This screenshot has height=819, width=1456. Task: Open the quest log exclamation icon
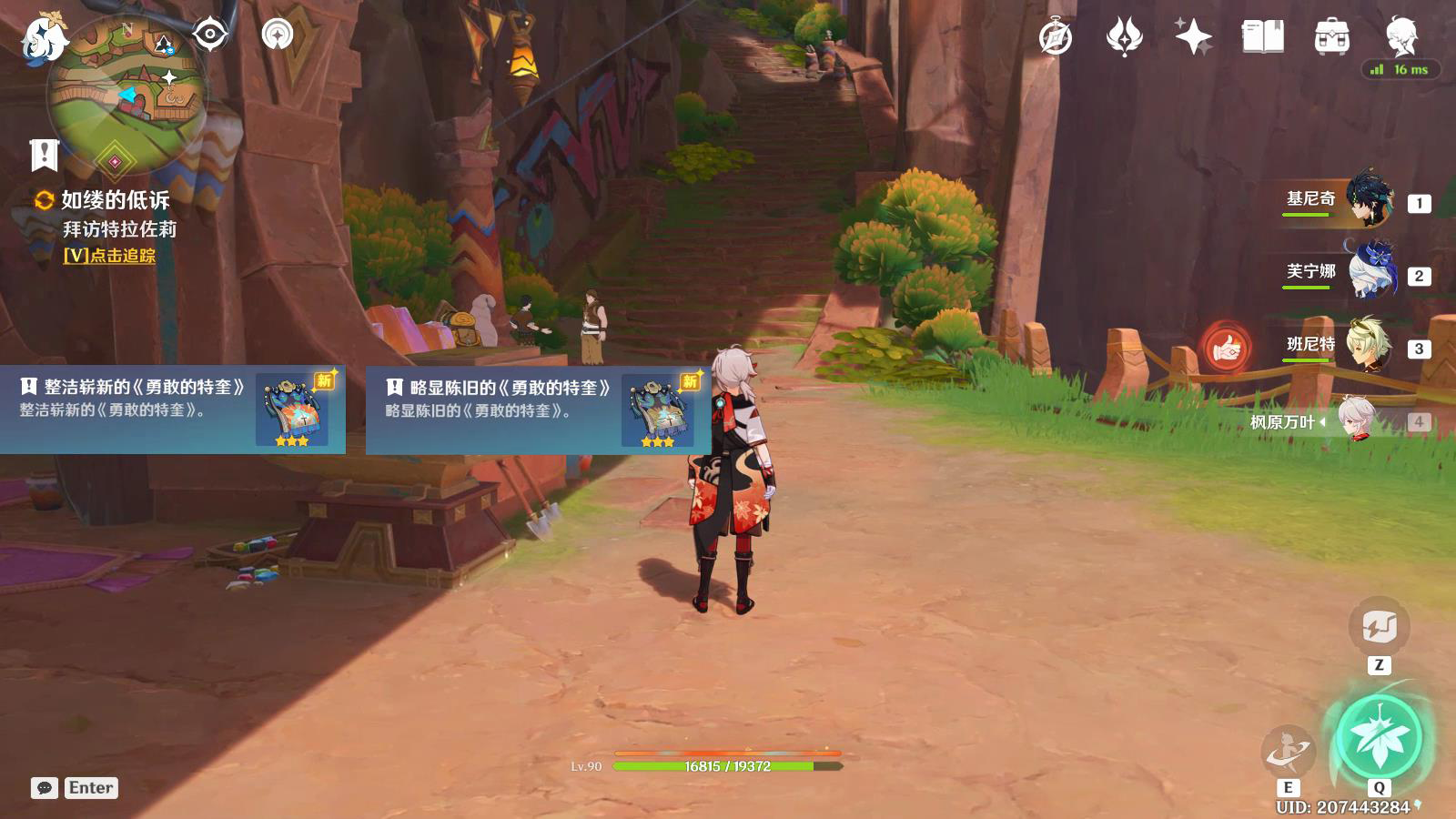(44, 155)
